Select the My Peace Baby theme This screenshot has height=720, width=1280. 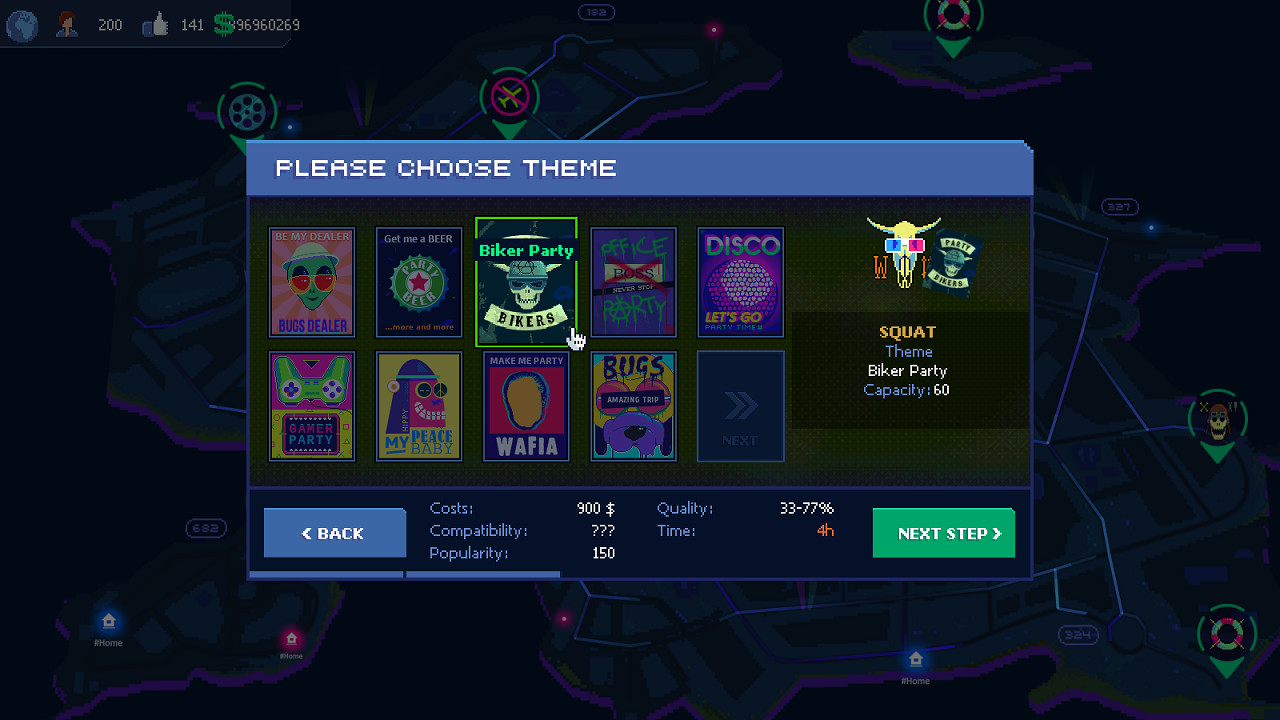click(419, 406)
